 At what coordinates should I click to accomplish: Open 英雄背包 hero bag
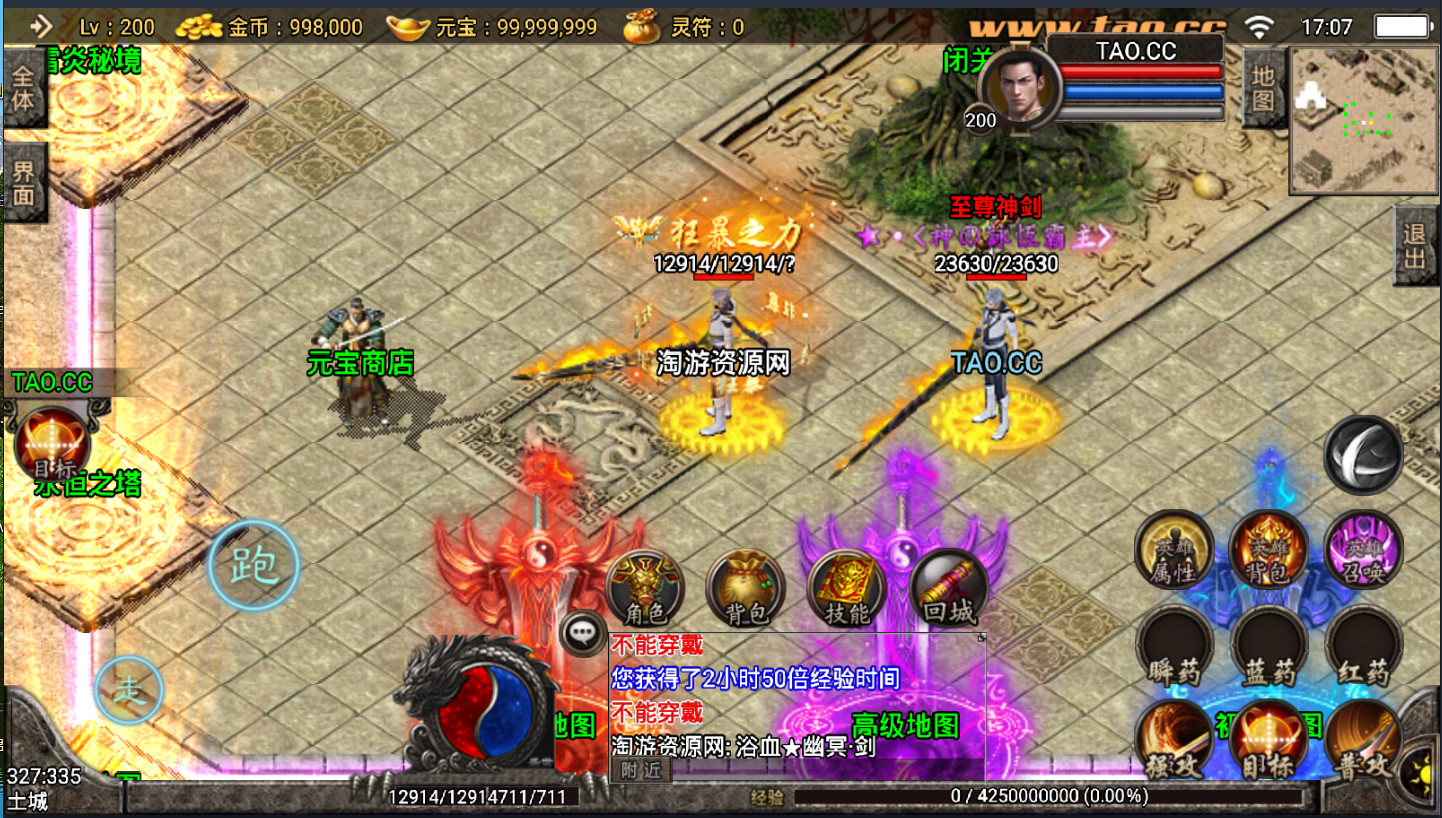(x=1268, y=549)
